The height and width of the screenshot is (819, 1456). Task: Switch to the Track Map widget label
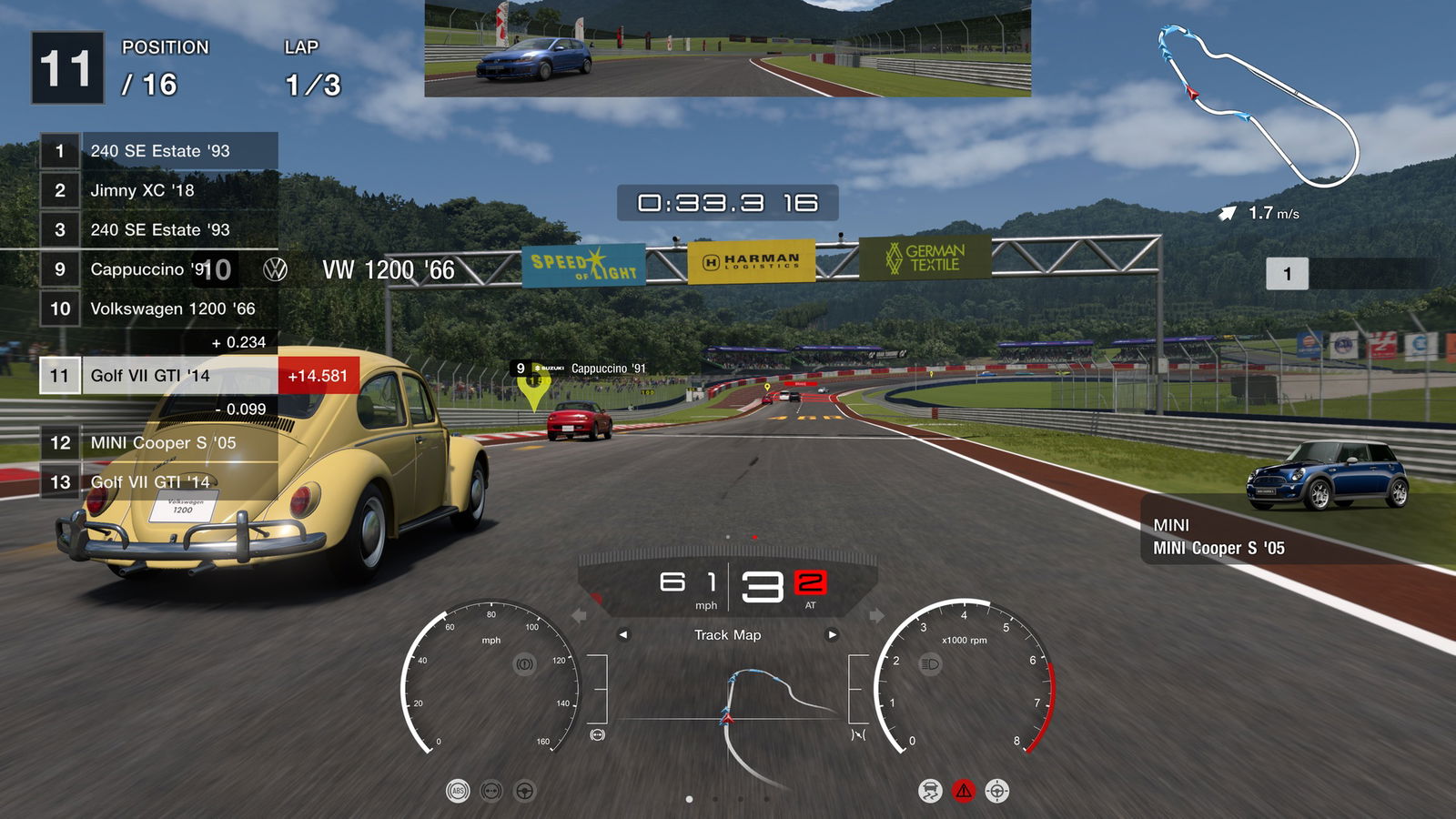(x=728, y=635)
